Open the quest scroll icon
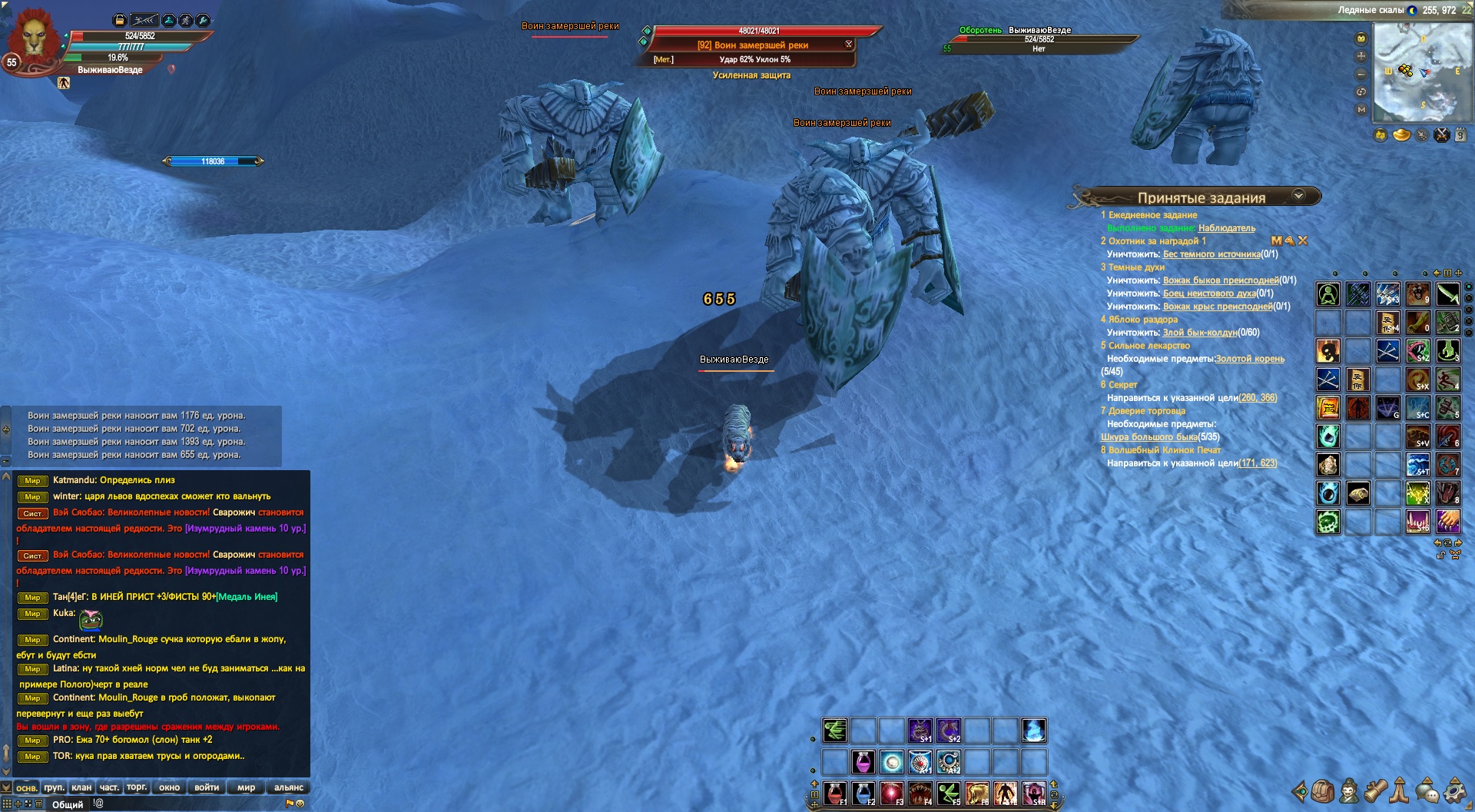1475x812 pixels. click(x=1374, y=790)
